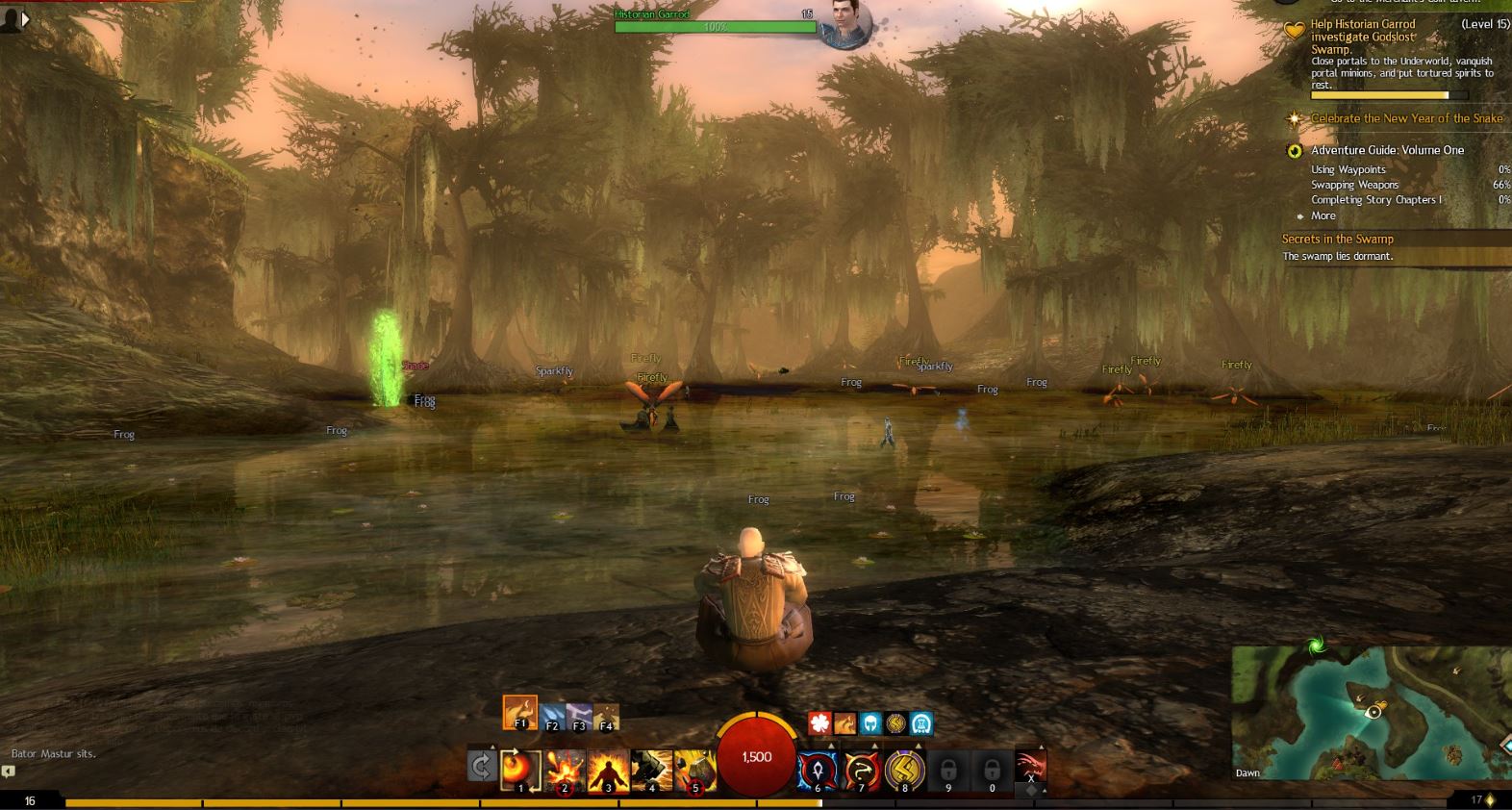The image size is (1512, 810).
Task: Trigger the flaming boulder skill in slot 5
Action: 694,771
